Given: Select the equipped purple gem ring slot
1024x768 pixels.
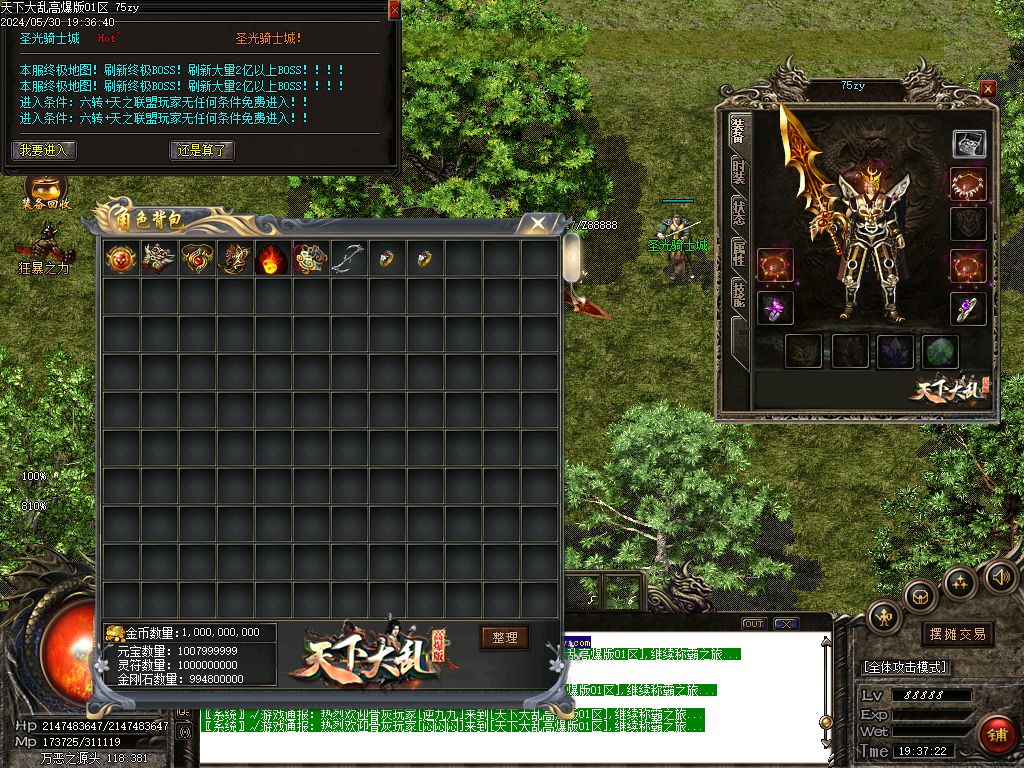Looking at the screenshot, I should pos(968,308).
